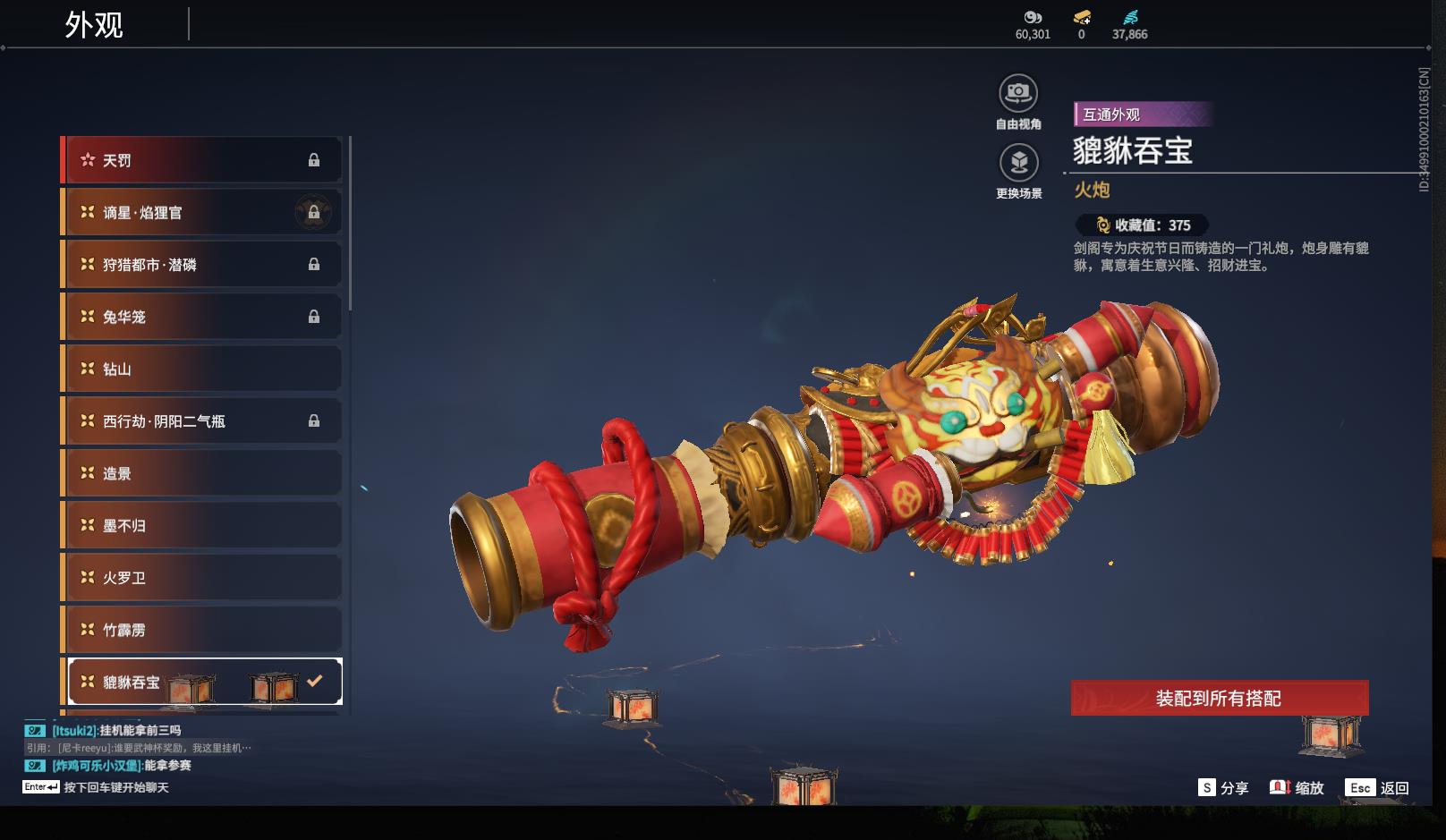Select the equipped 貔貅吞宝 skin row
The image size is (1446, 840).
click(x=203, y=682)
